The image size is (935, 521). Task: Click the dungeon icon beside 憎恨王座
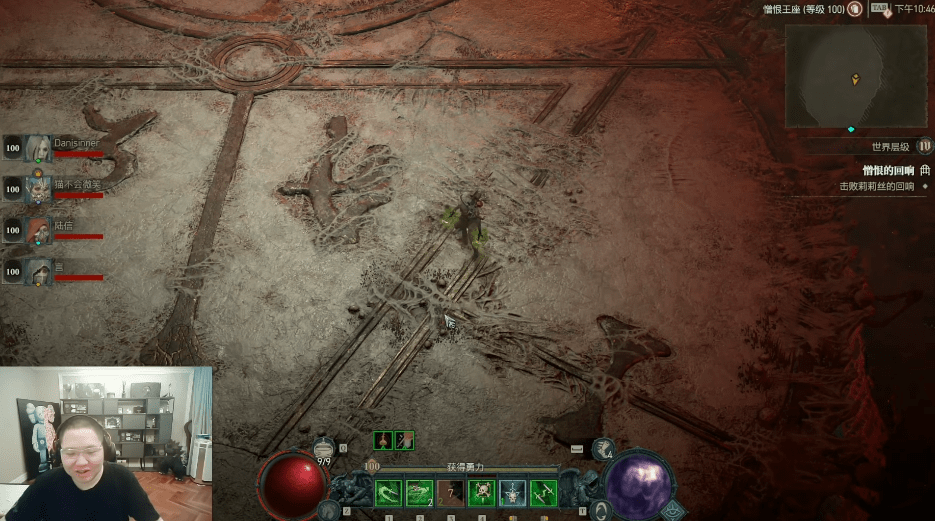[x=855, y=9]
